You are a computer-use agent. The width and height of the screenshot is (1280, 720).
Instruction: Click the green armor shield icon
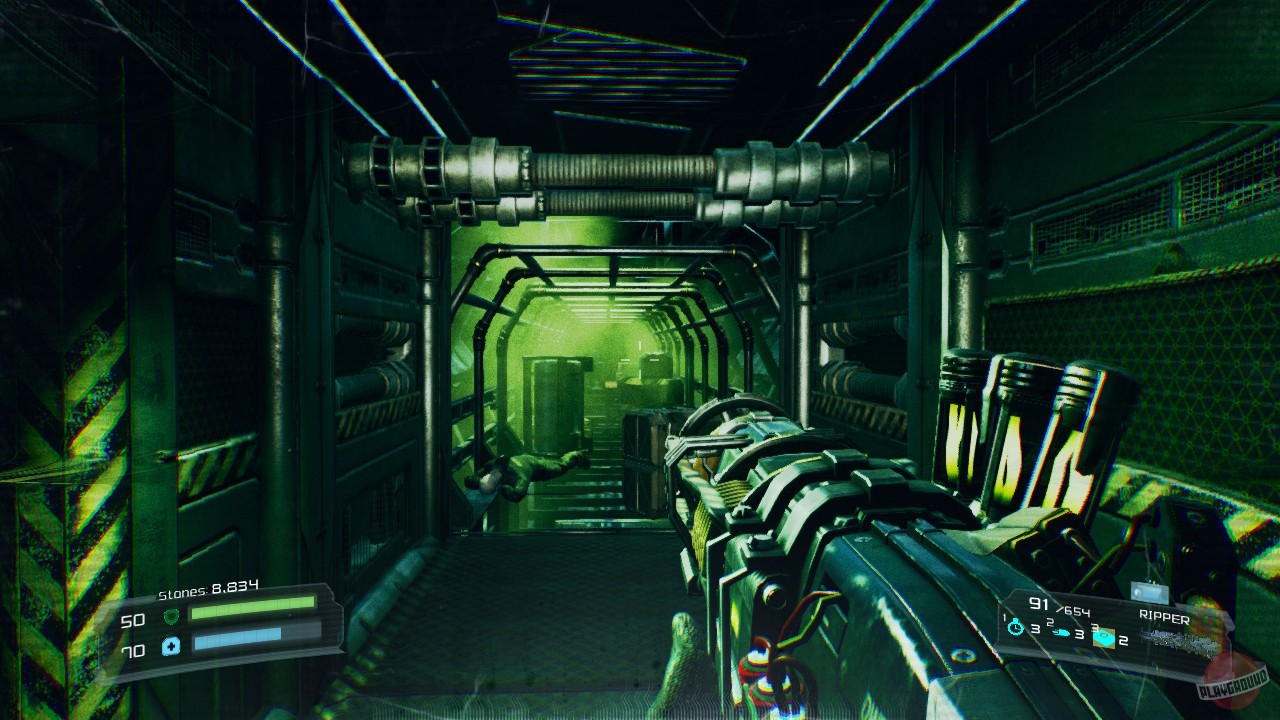pyautogui.click(x=171, y=616)
